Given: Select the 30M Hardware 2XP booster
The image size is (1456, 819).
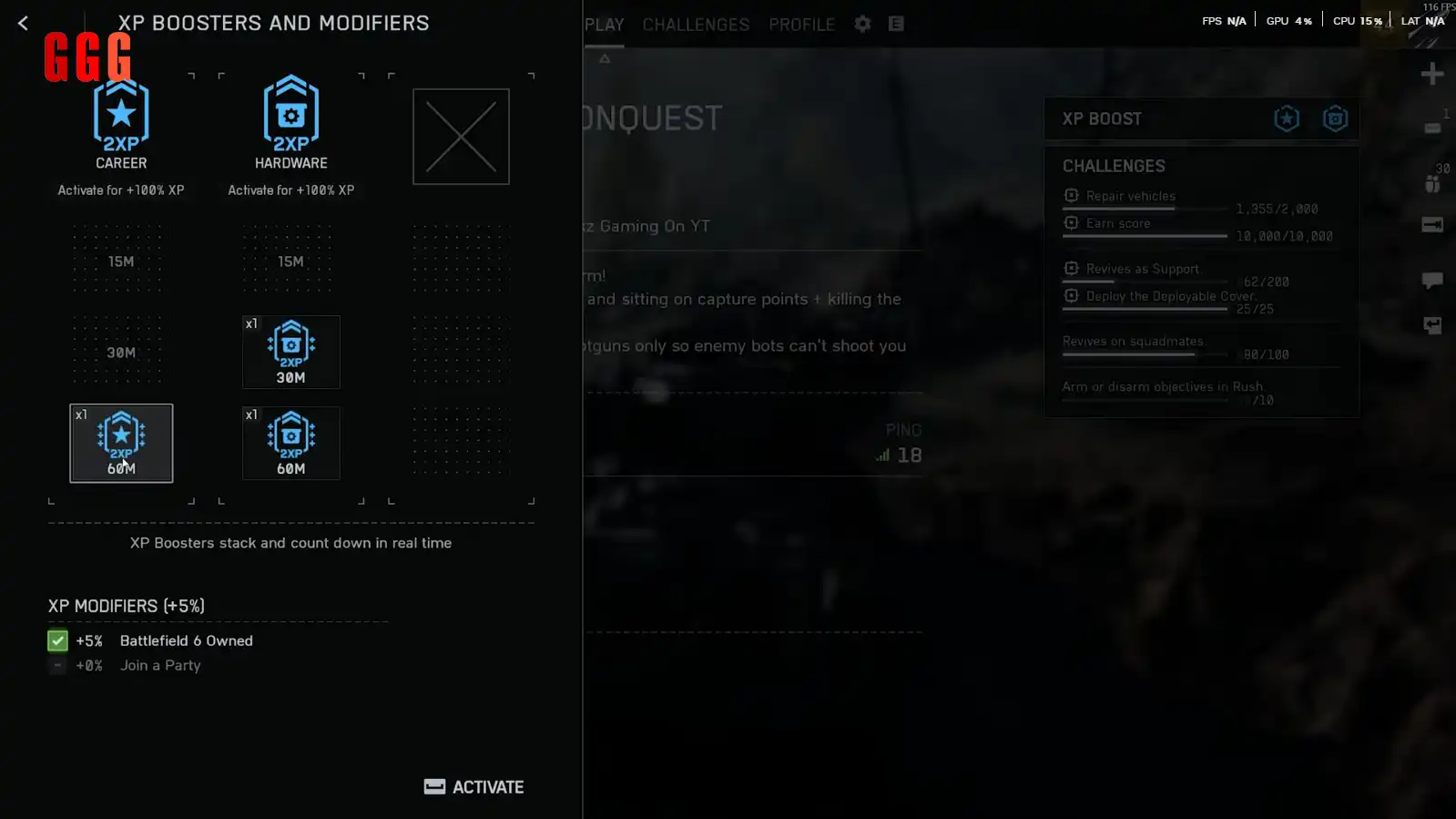Looking at the screenshot, I should coord(290,352).
